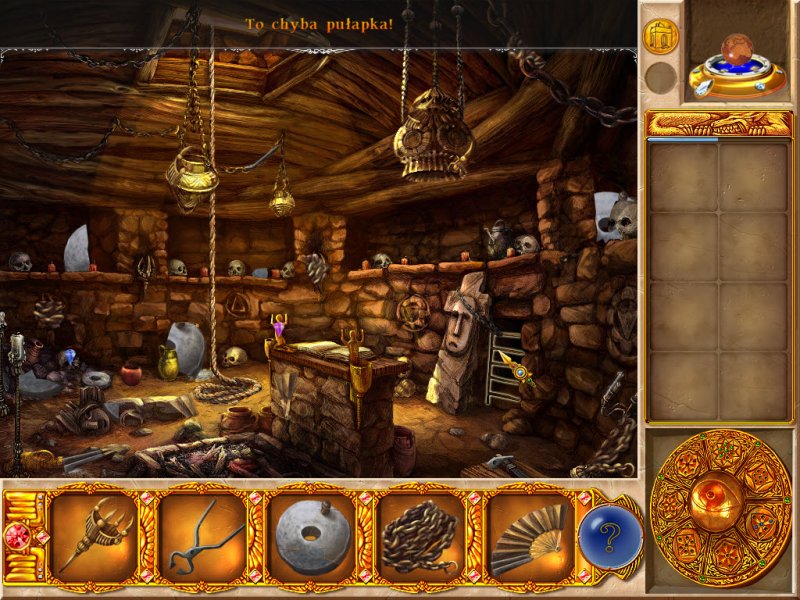This screenshot has width=800, height=600.
Task: Activate the ornate golden amulet wheel
Action: 720,508
